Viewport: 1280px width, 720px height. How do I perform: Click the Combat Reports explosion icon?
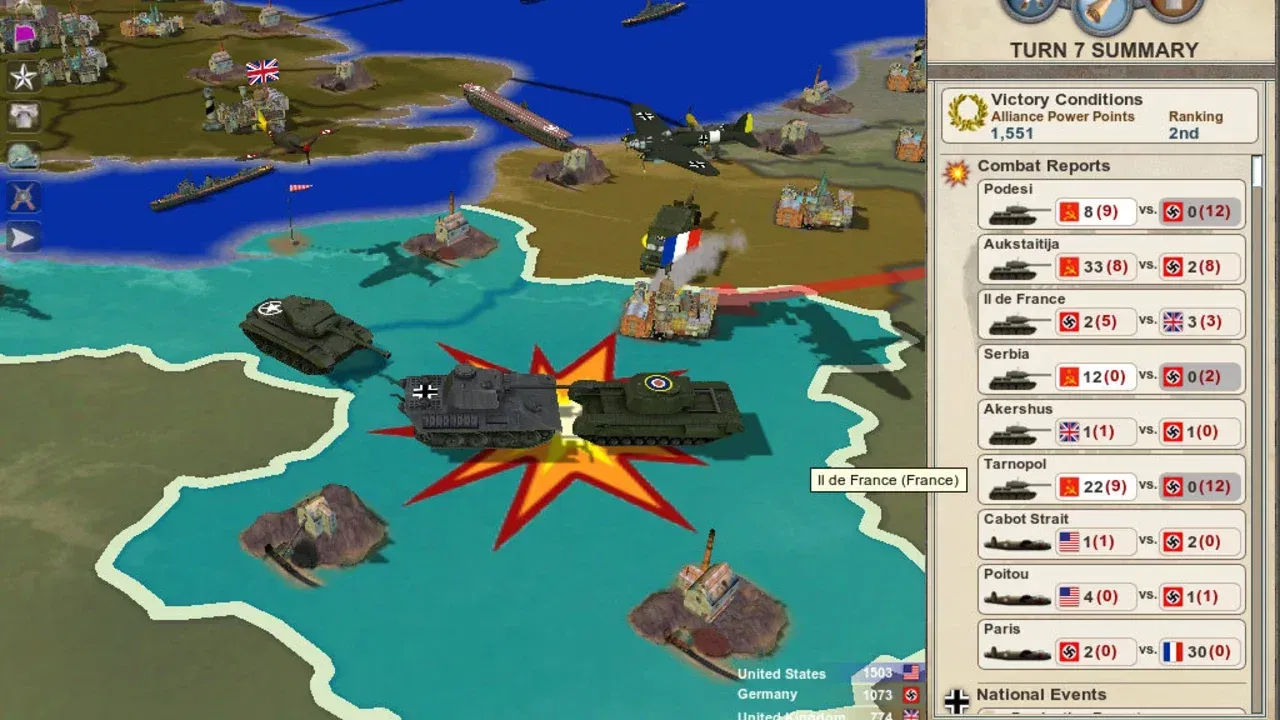pos(956,170)
